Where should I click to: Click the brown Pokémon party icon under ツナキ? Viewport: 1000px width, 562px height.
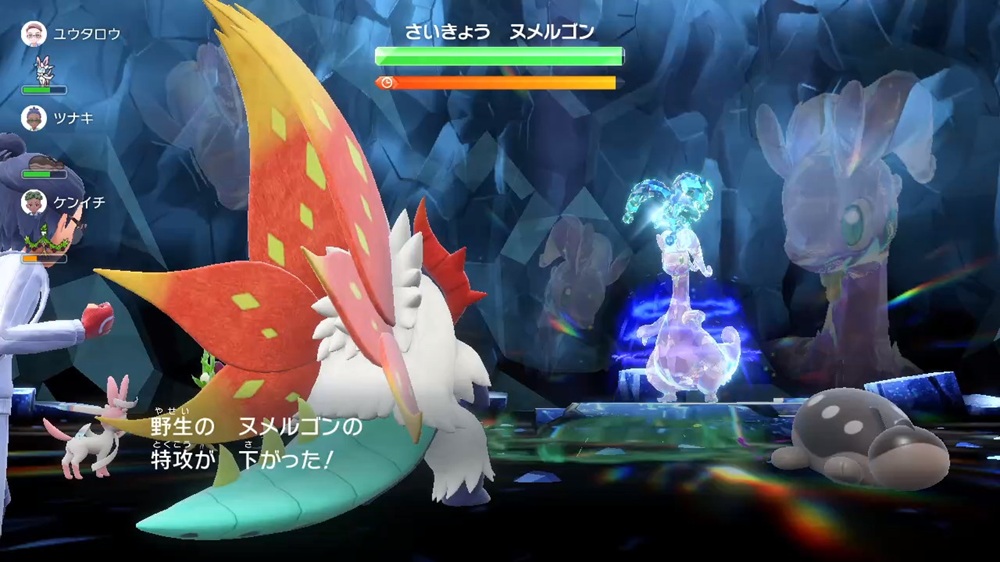coord(43,160)
